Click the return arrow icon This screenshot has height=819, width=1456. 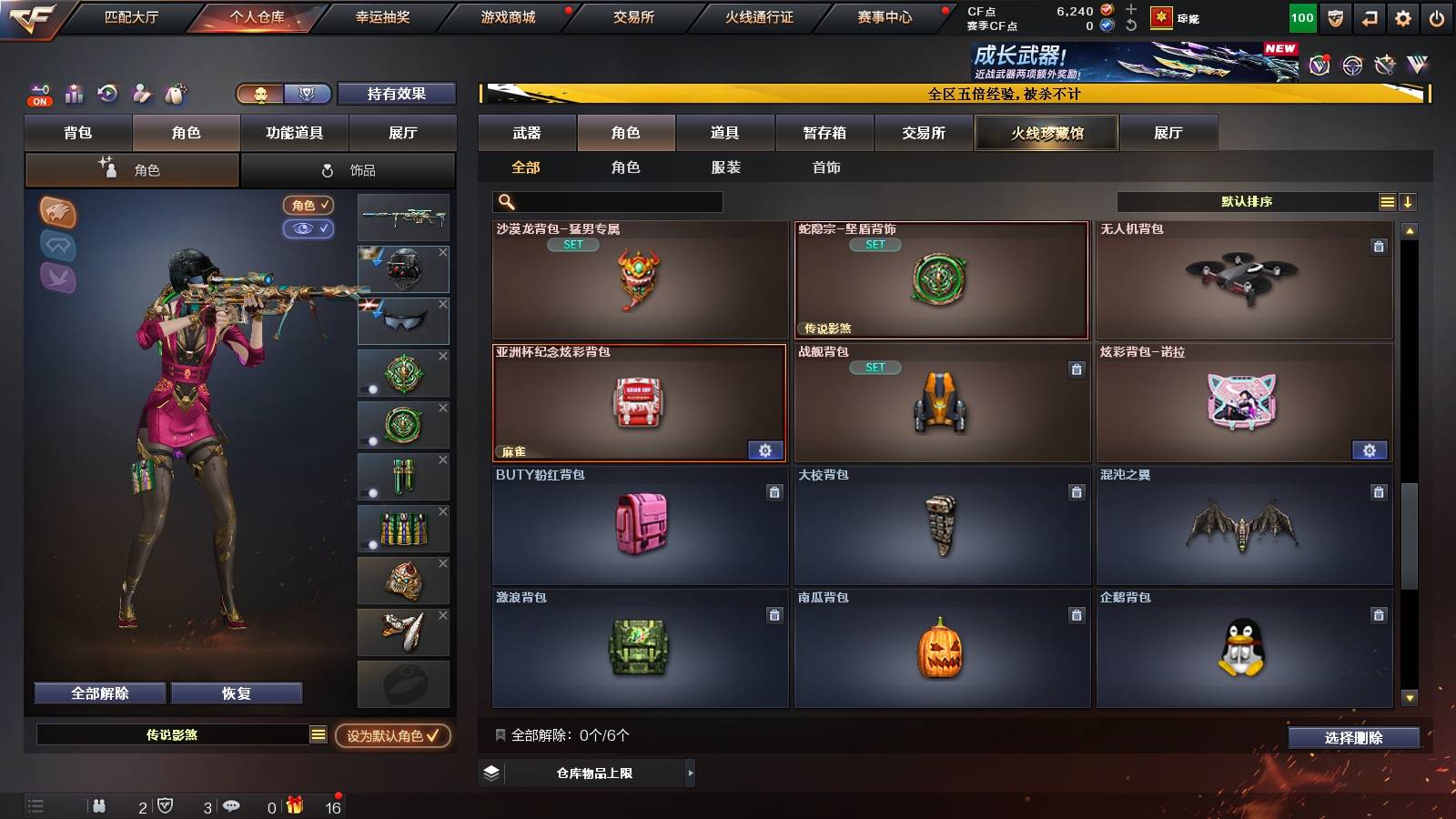[1367, 16]
